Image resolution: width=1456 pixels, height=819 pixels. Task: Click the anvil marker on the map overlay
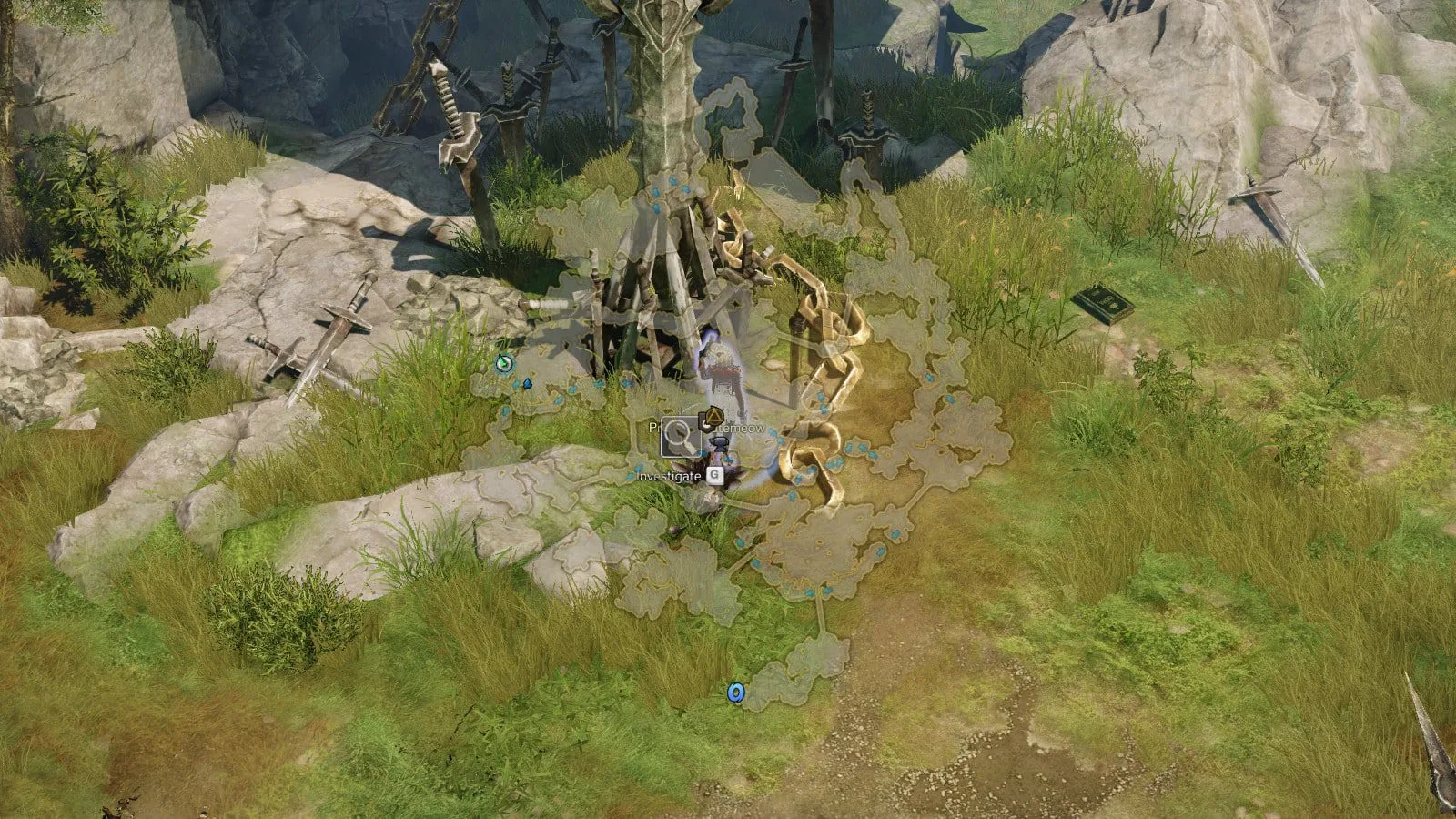pyautogui.click(x=720, y=443)
